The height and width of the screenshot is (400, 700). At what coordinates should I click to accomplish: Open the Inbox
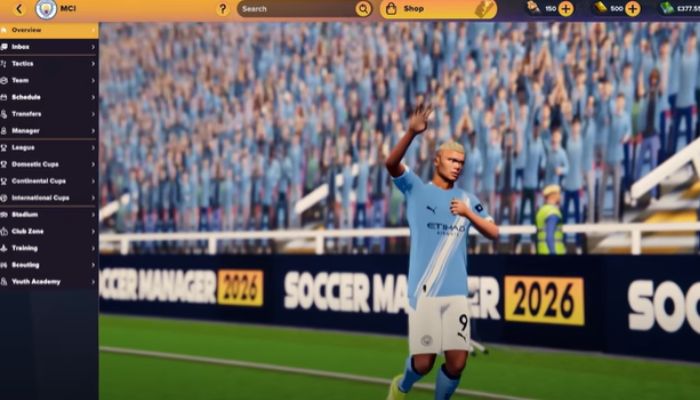coord(48,47)
